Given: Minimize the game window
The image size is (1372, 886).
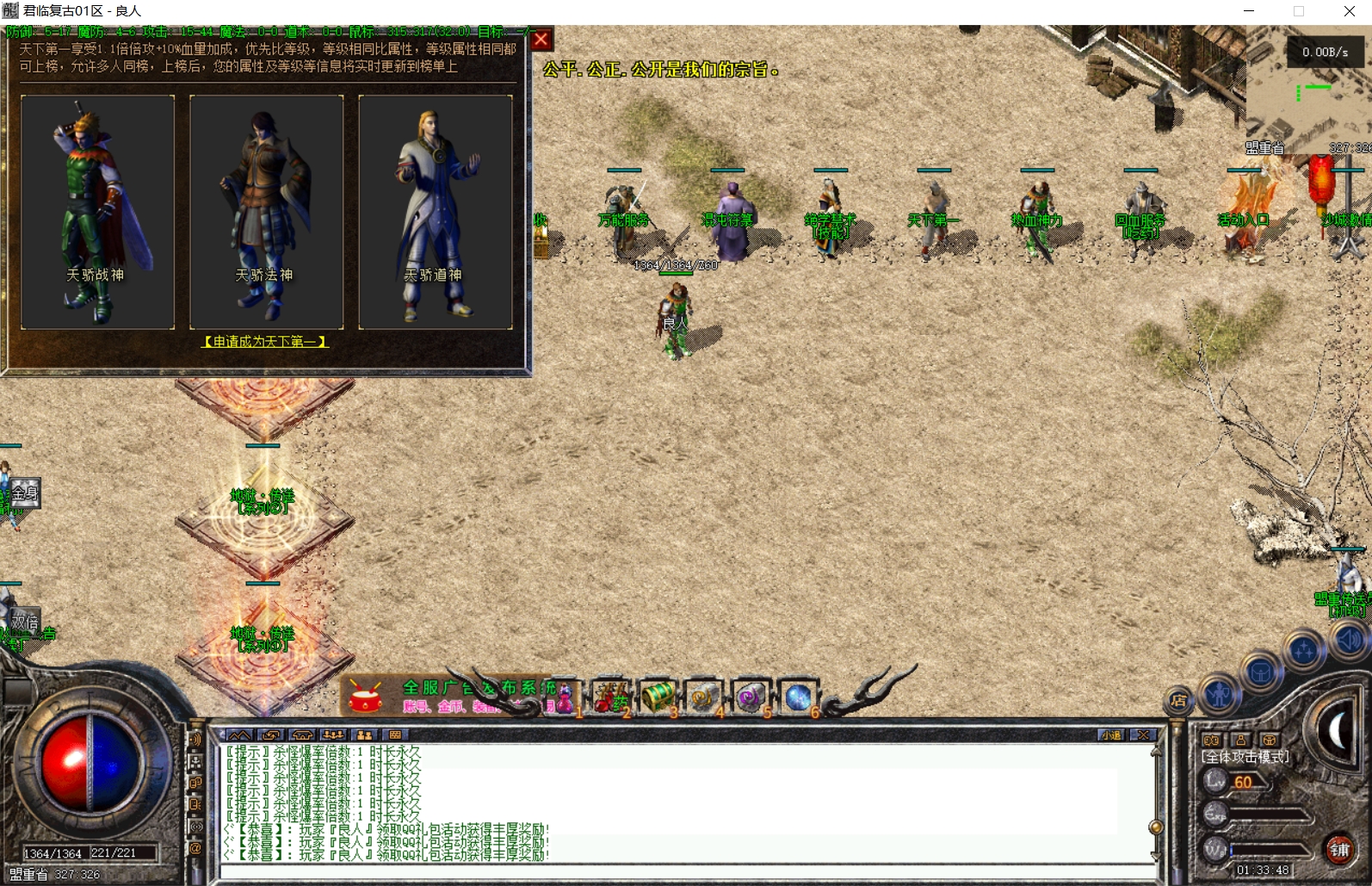Looking at the screenshot, I should (1249, 11).
